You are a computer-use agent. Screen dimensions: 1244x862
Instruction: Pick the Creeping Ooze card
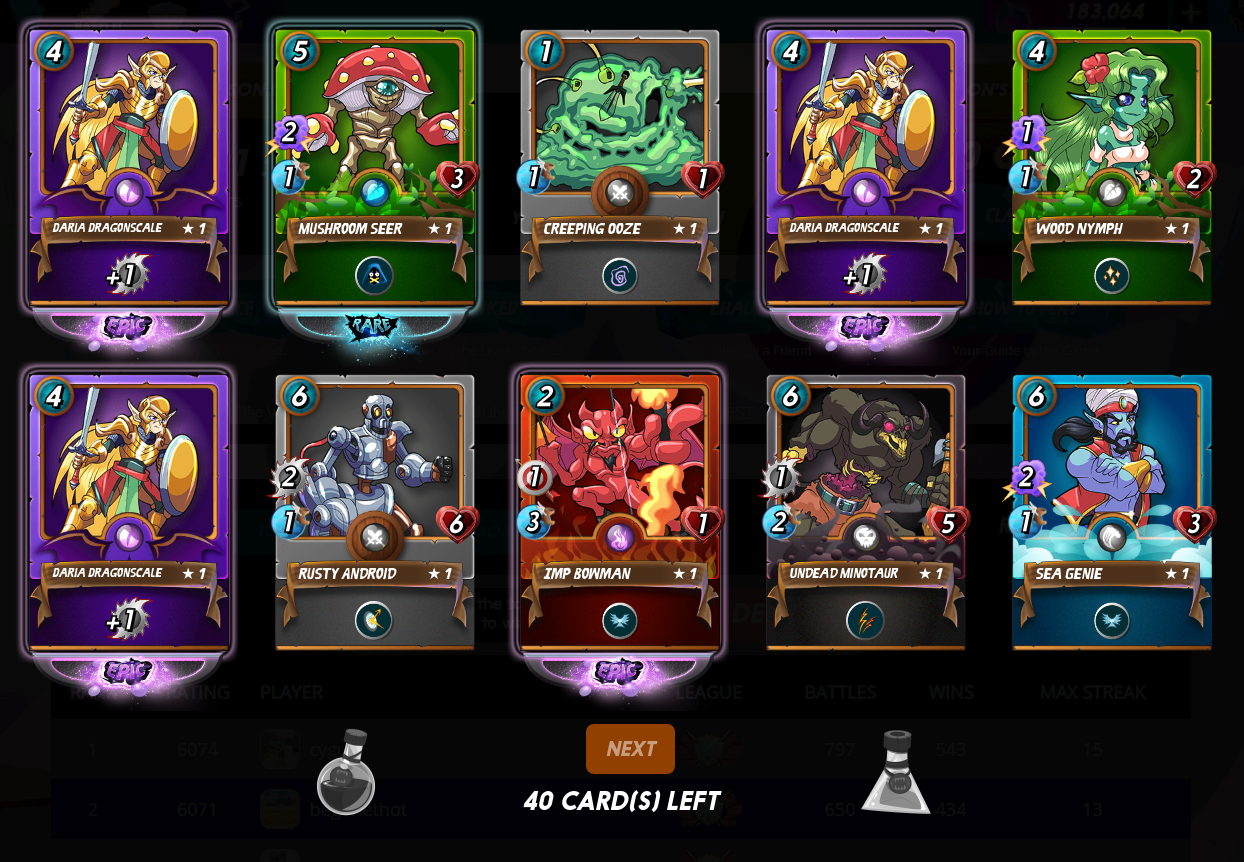620,167
